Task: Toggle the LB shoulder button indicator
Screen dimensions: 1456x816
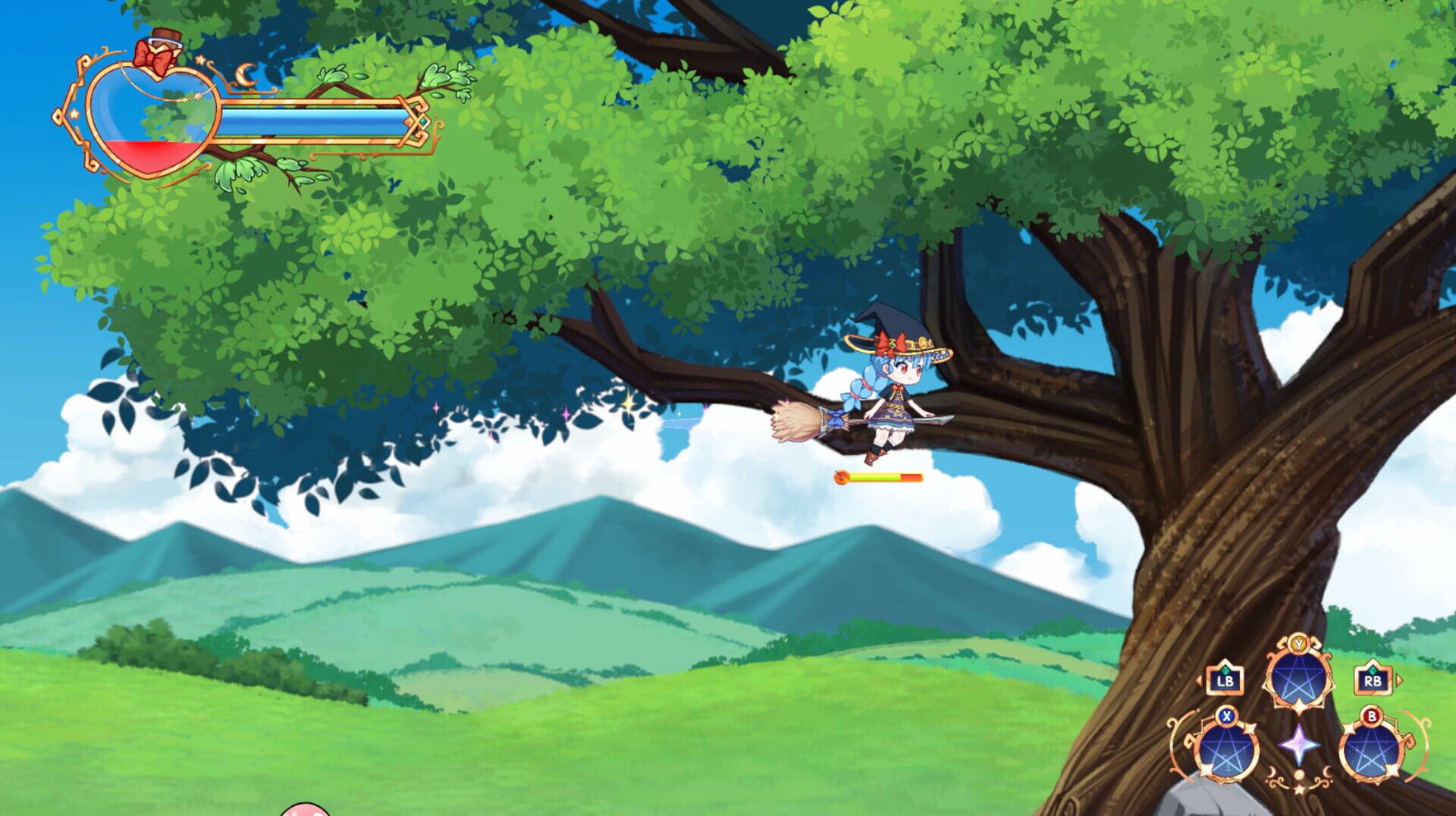Action: tap(1225, 681)
